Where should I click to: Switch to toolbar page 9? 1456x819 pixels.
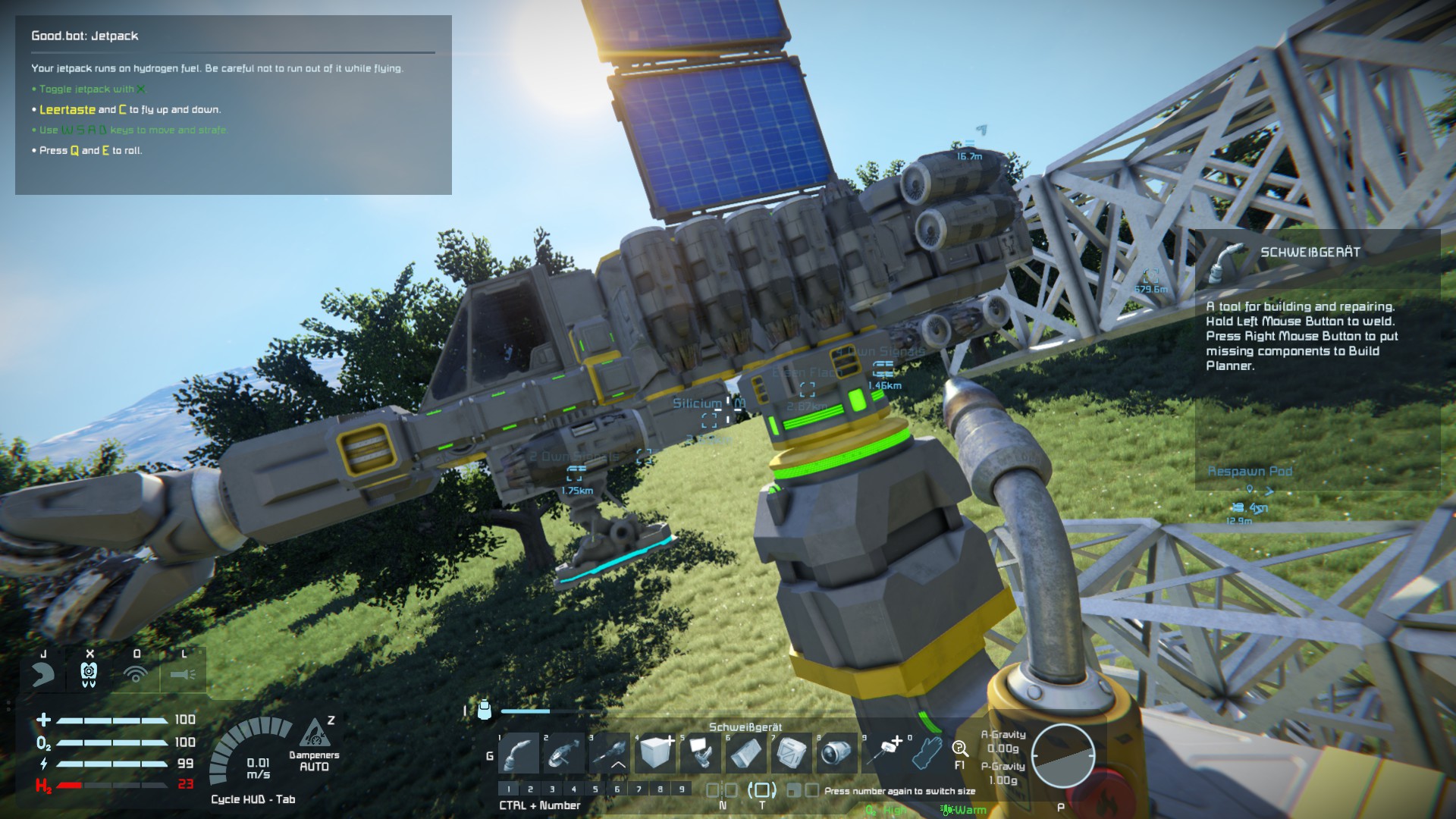pyautogui.click(x=682, y=789)
